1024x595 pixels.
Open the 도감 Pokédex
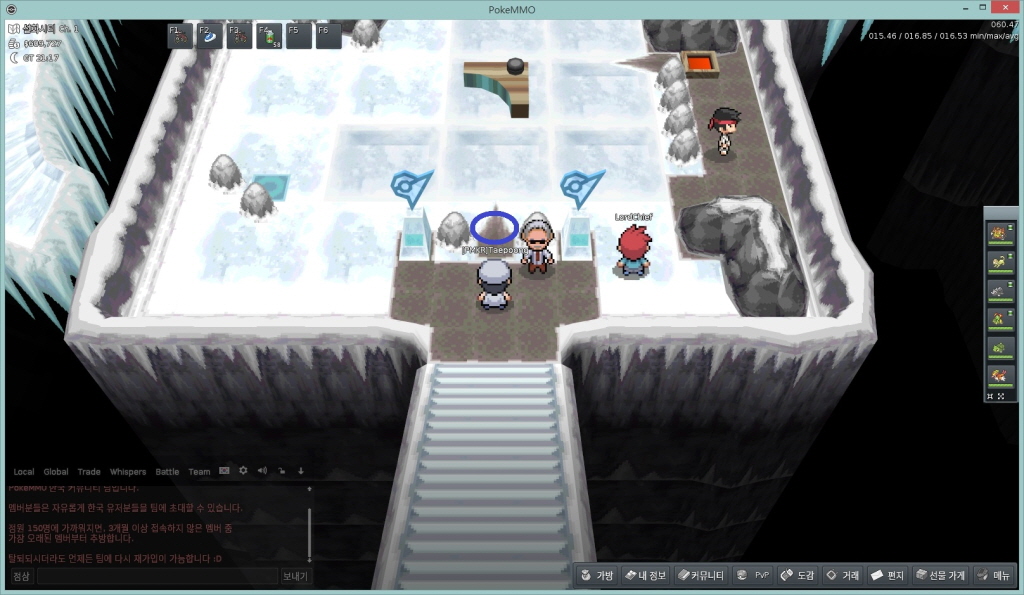[797, 575]
